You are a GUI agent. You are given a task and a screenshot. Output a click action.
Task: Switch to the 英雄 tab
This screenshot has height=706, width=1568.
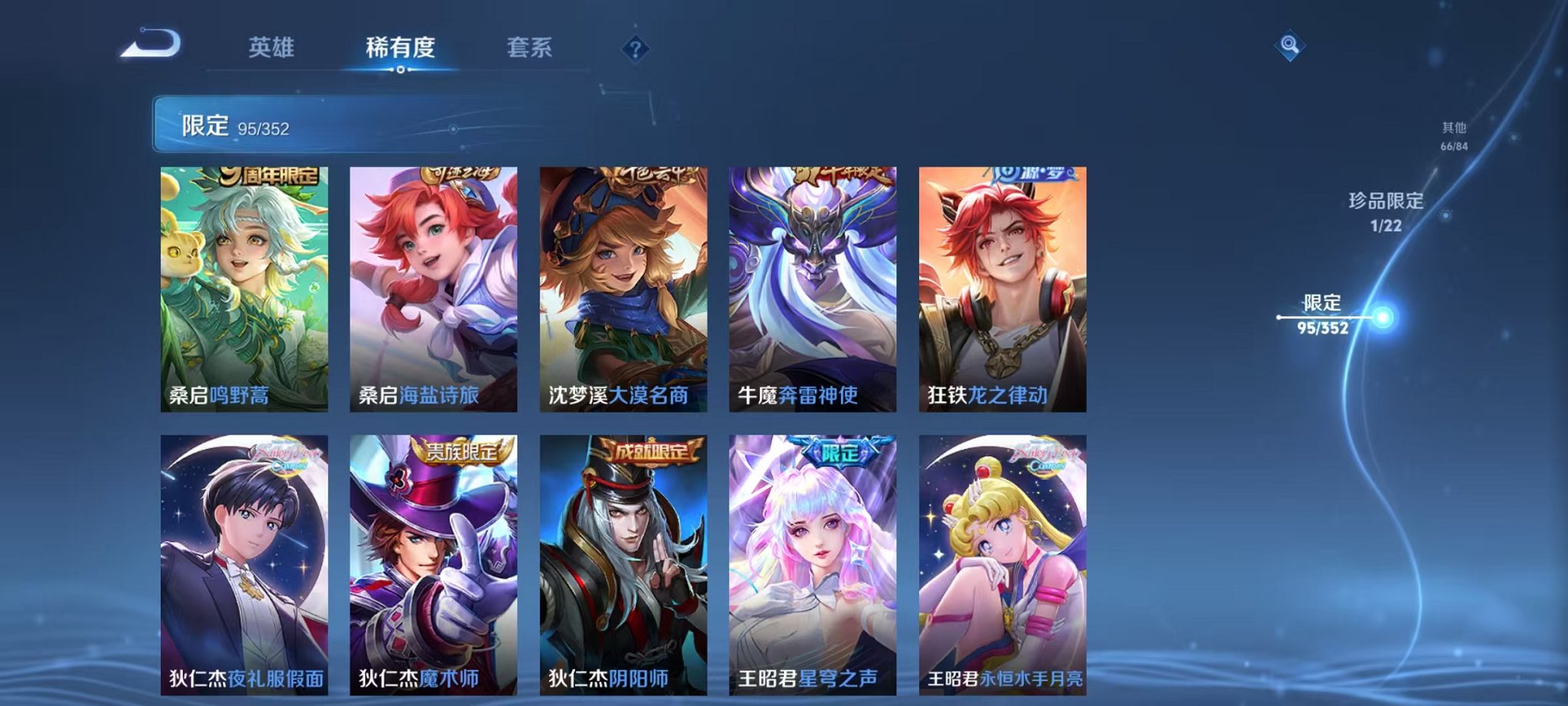[273, 46]
